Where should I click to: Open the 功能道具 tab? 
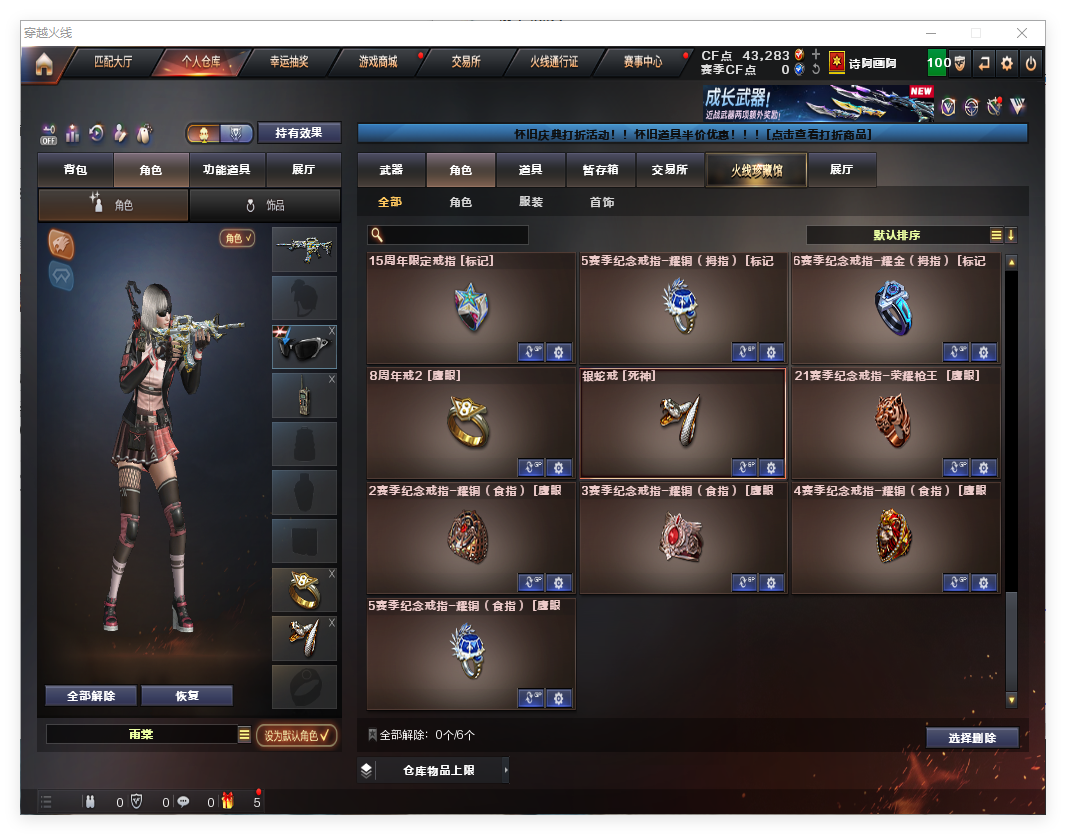coord(227,170)
